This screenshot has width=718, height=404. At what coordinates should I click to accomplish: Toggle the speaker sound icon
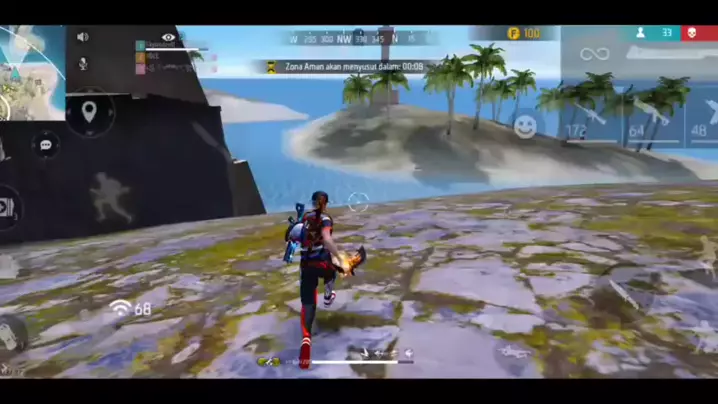83,37
